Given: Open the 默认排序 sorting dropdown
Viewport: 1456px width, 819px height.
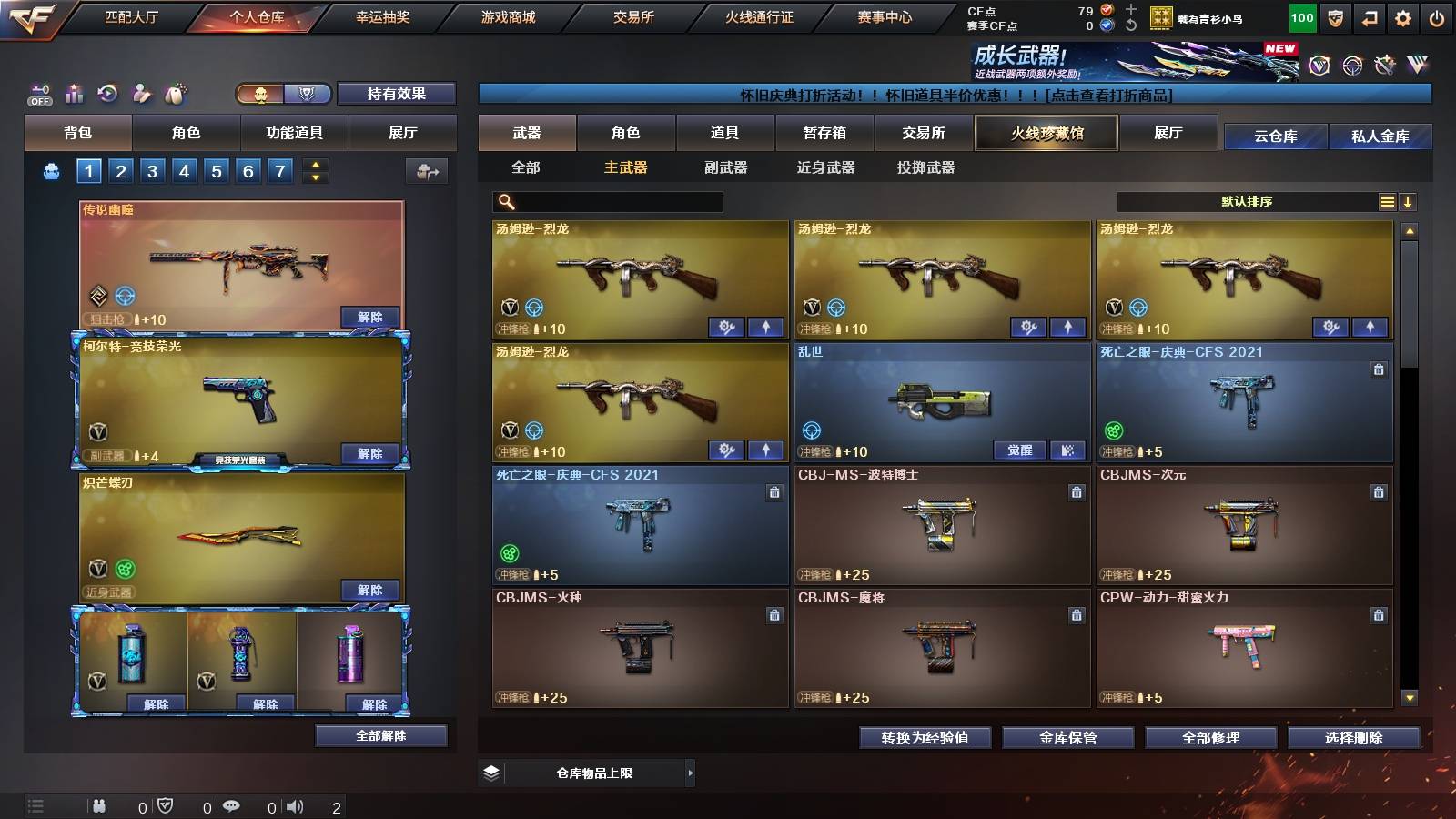Looking at the screenshot, I should click(1247, 201).
